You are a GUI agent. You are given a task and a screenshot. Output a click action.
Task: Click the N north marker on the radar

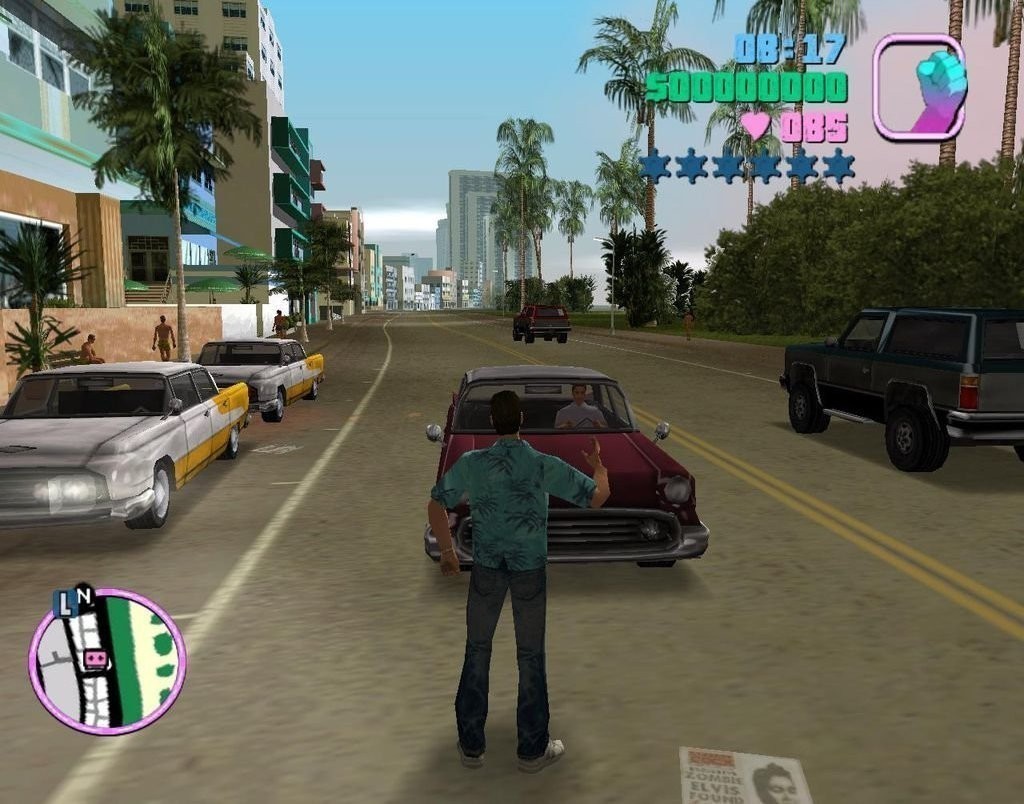pos(84,596)
